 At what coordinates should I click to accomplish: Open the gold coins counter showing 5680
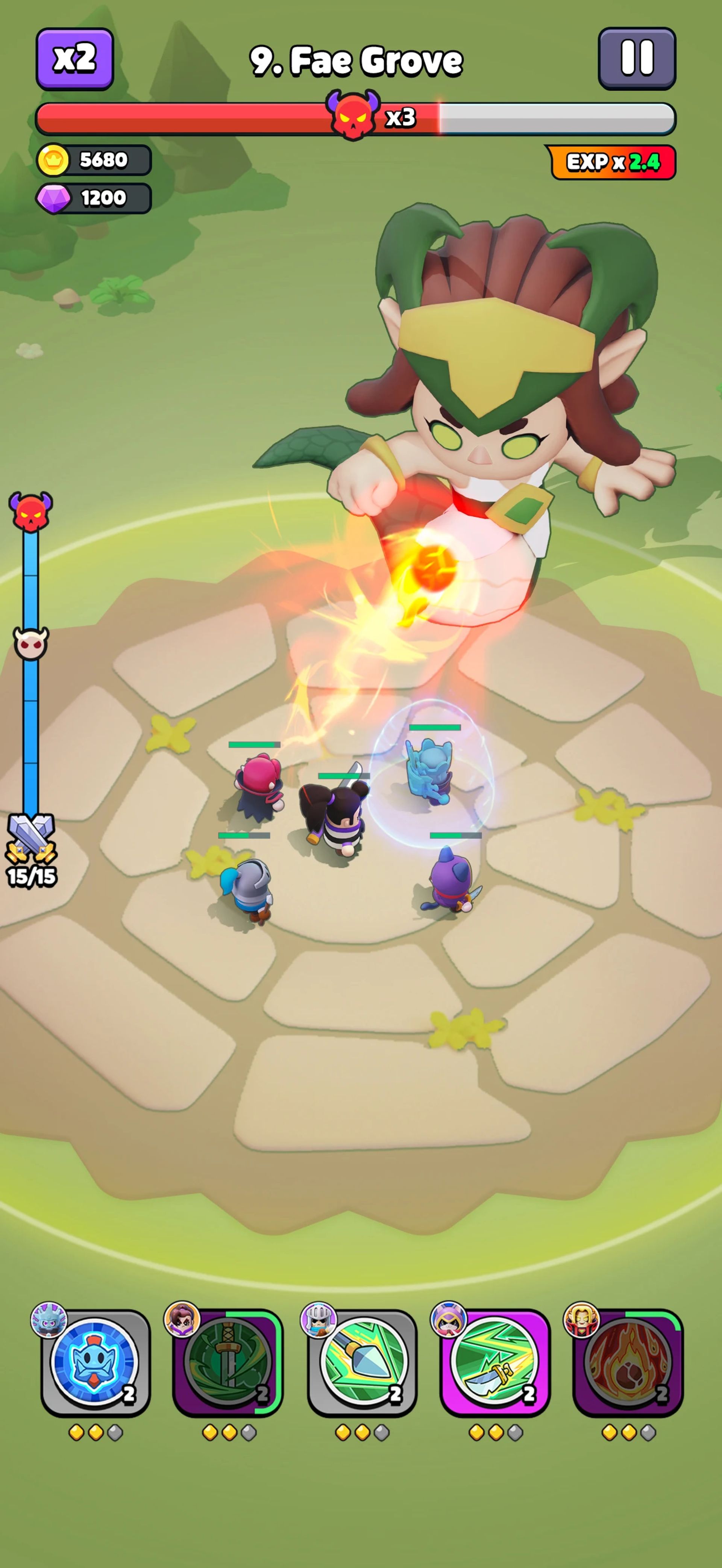point(92,159)
